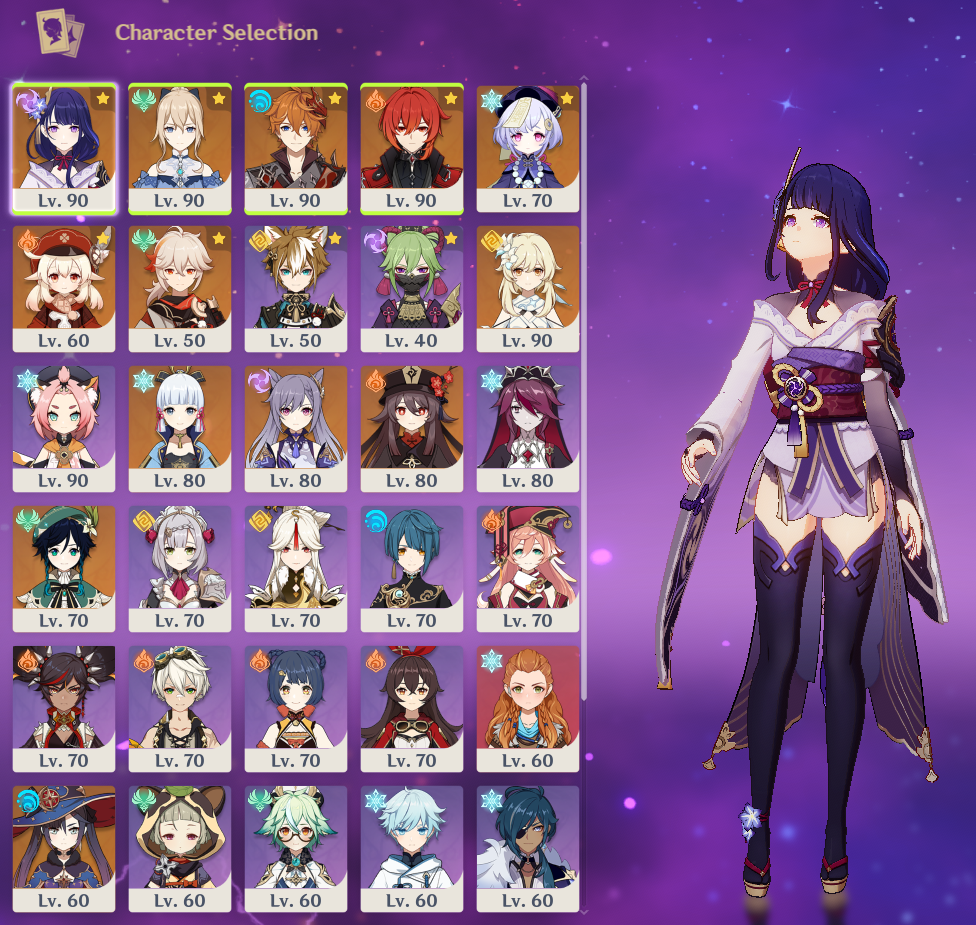Choose Venti in the green beret
The height and width of the screenshot is (925, 976).
[64, 568]
